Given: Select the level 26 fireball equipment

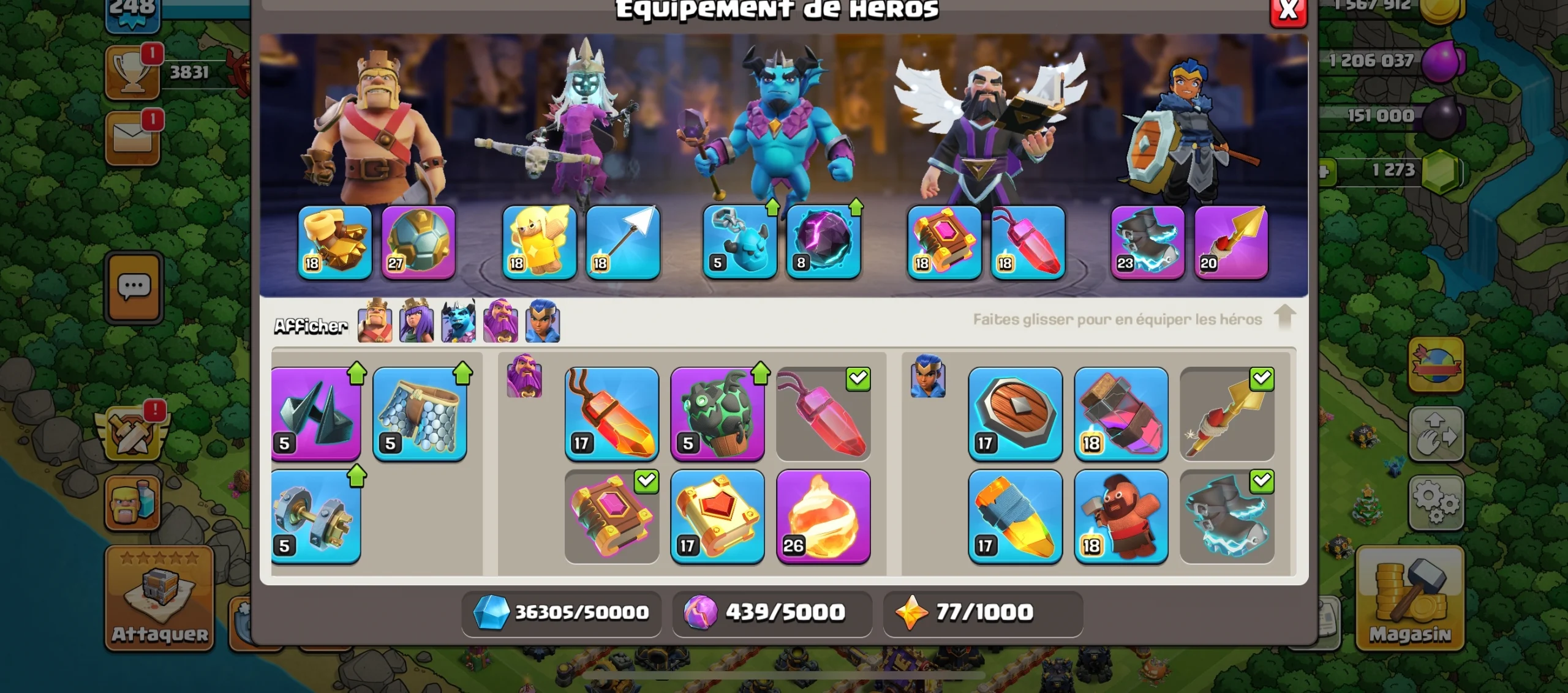Looking at the screenshot, I should [x=823, y=516].
